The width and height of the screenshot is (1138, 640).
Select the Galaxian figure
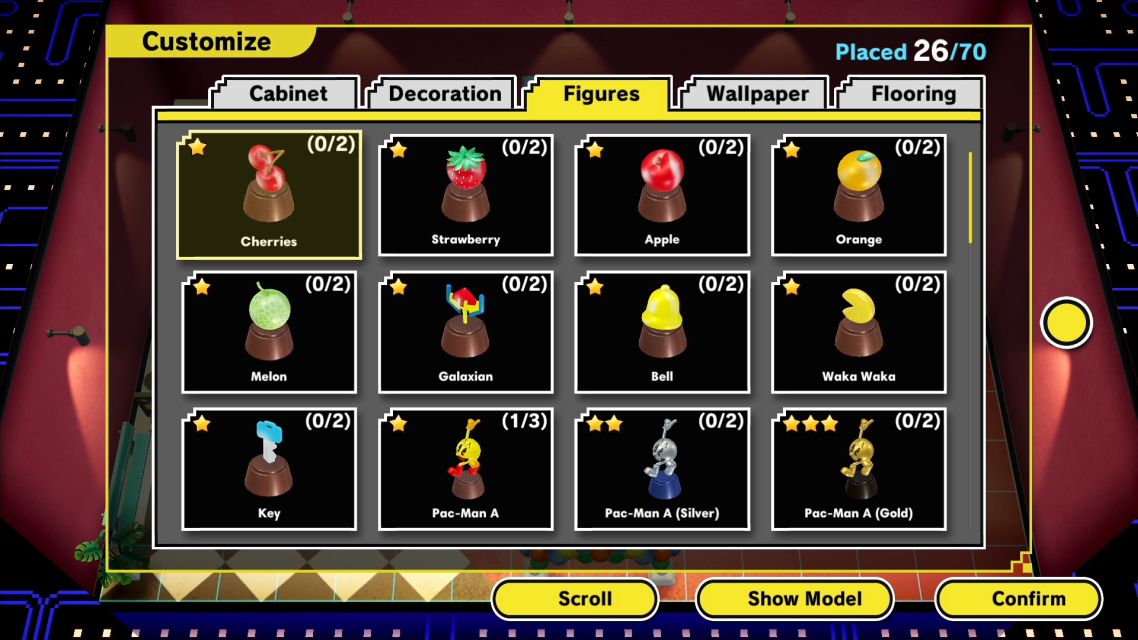466,332
